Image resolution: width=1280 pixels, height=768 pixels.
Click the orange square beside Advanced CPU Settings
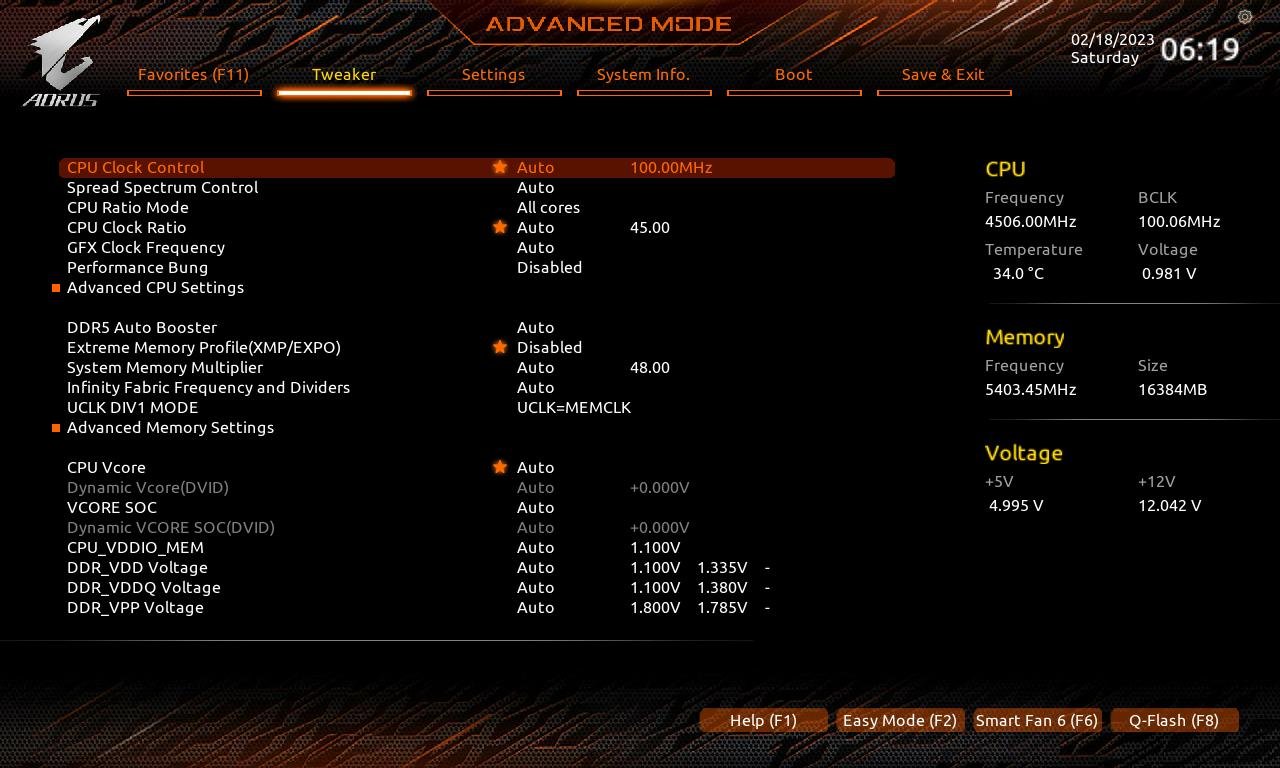coord(56,287)
